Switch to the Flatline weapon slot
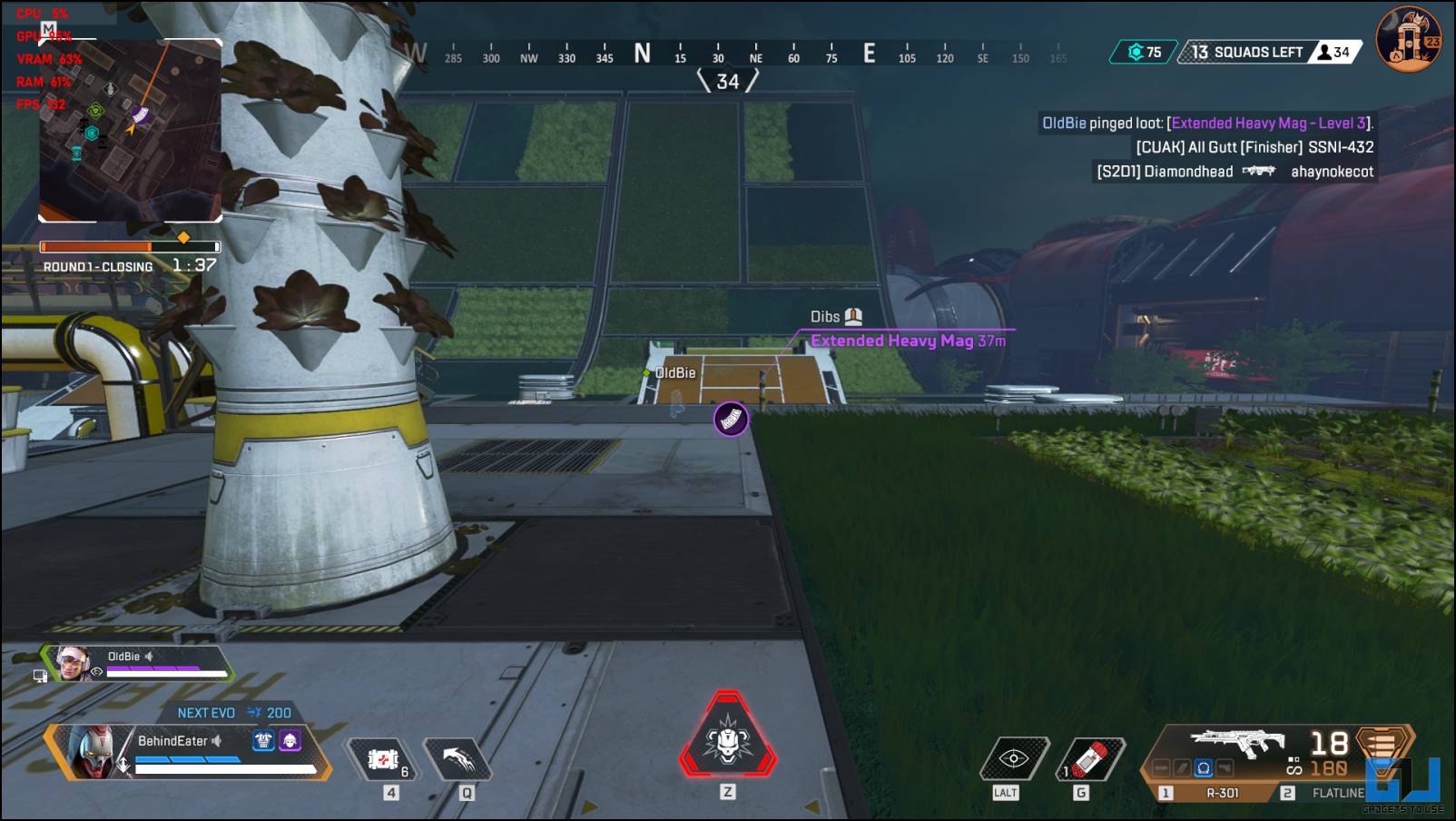This screenshot has width=1456, height=821. pos(1336,793)
